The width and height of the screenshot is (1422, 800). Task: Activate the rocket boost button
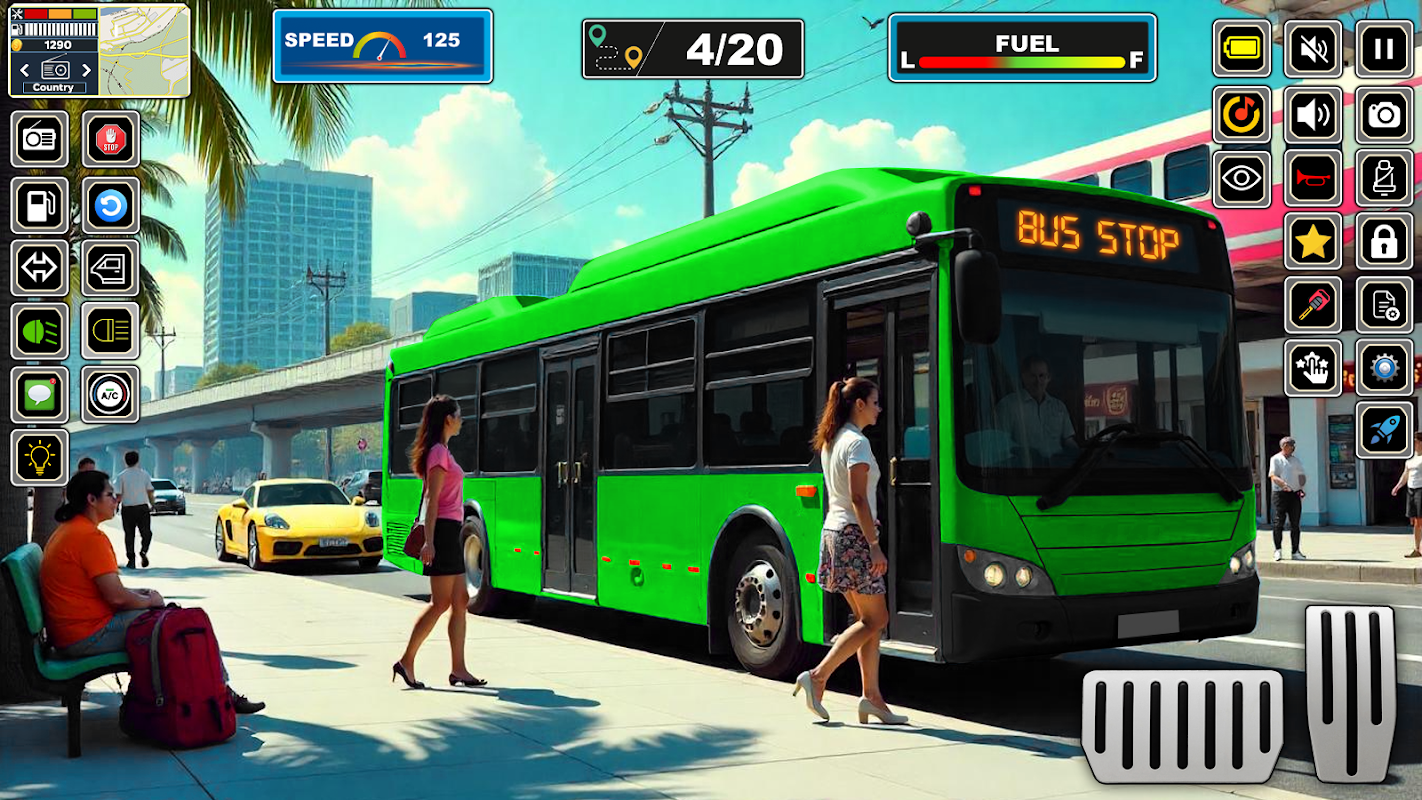pos(1384,430)
